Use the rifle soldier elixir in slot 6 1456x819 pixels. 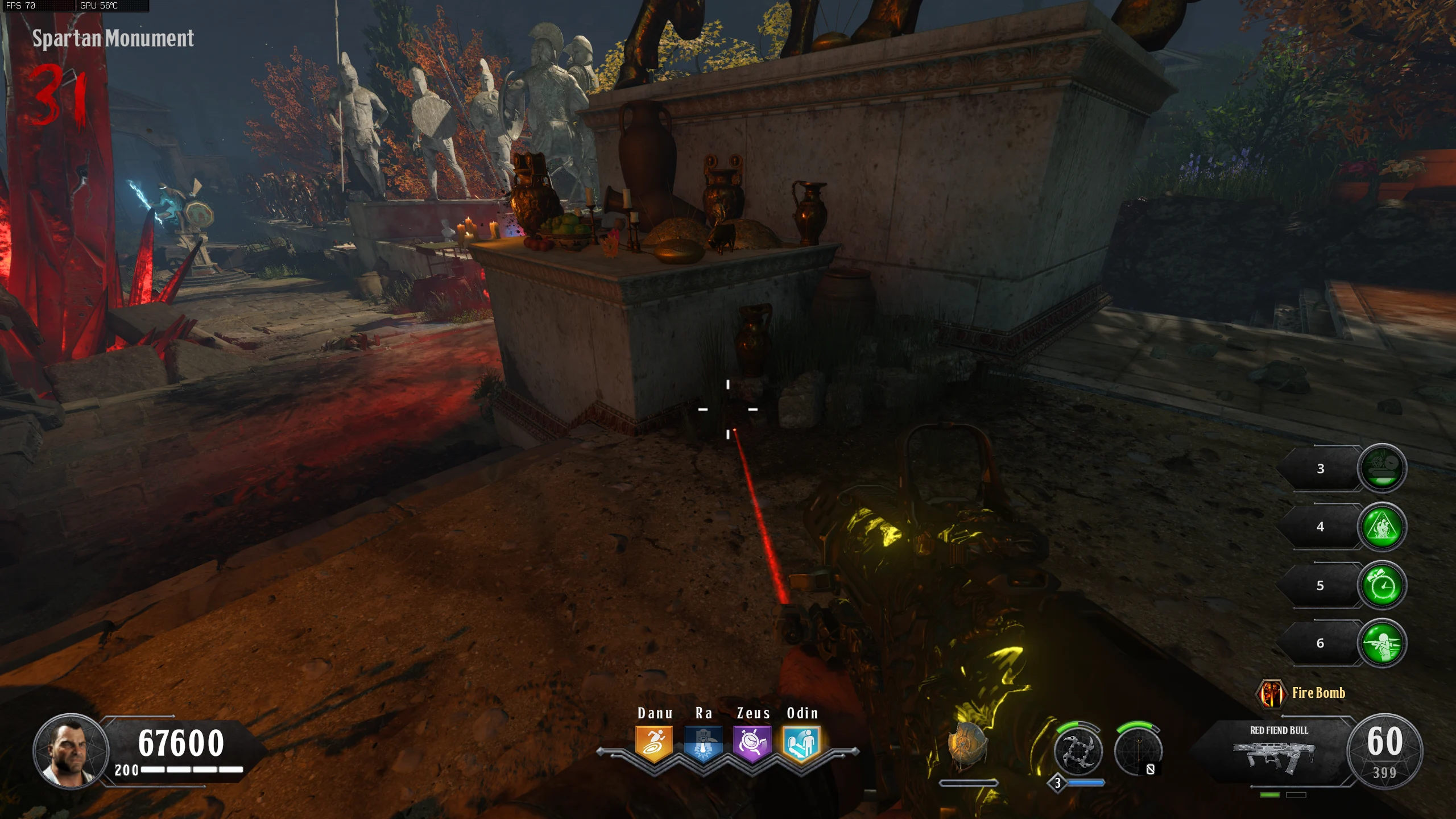point(1382,643)
